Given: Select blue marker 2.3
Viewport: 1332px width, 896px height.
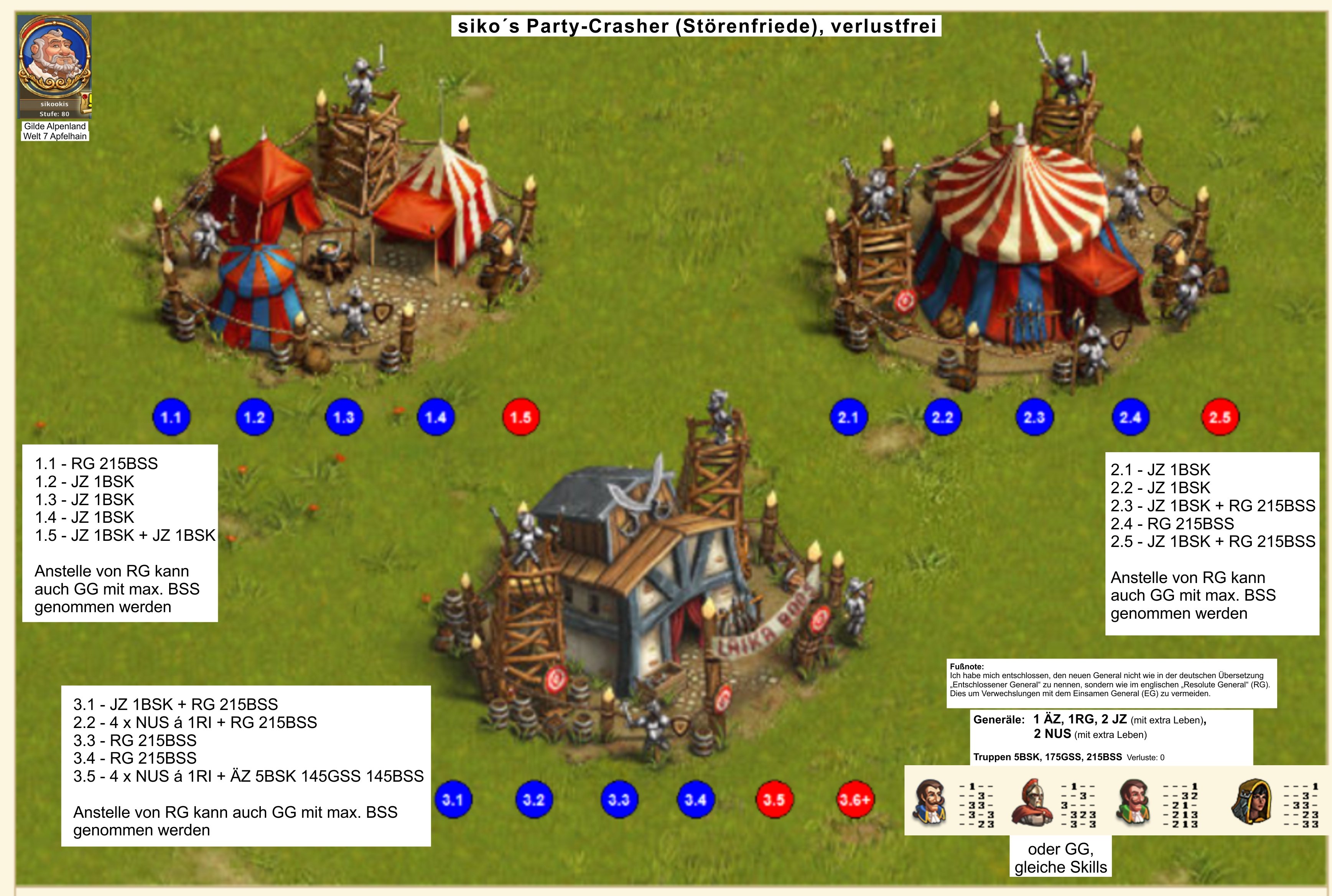Looking at the screenshot, I should click(1034, 417).
